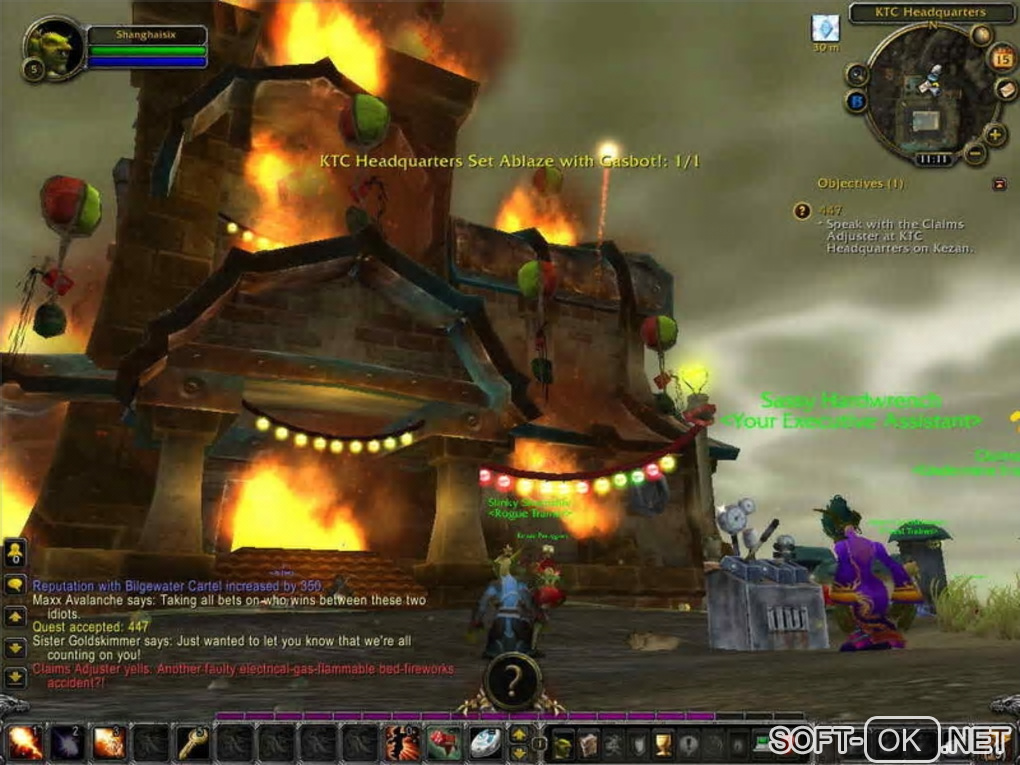Switch action bar page up arrow
1020x765 pixels.
[519, 735]
